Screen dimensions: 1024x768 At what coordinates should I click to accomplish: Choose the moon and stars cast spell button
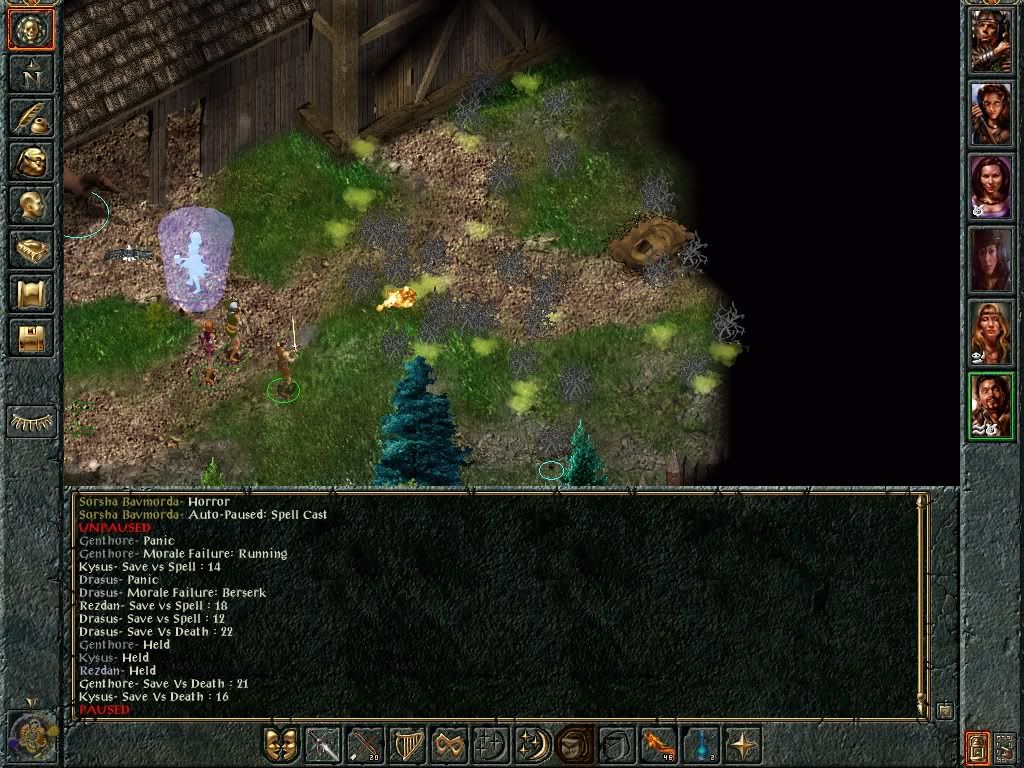pos(534,746)
